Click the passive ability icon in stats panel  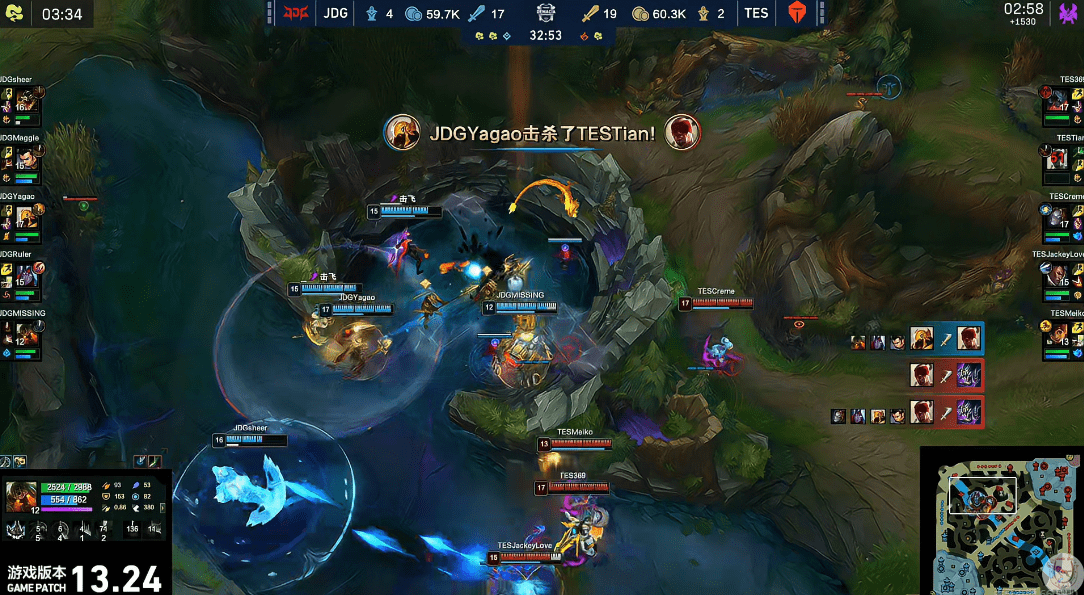click(17, 531)
